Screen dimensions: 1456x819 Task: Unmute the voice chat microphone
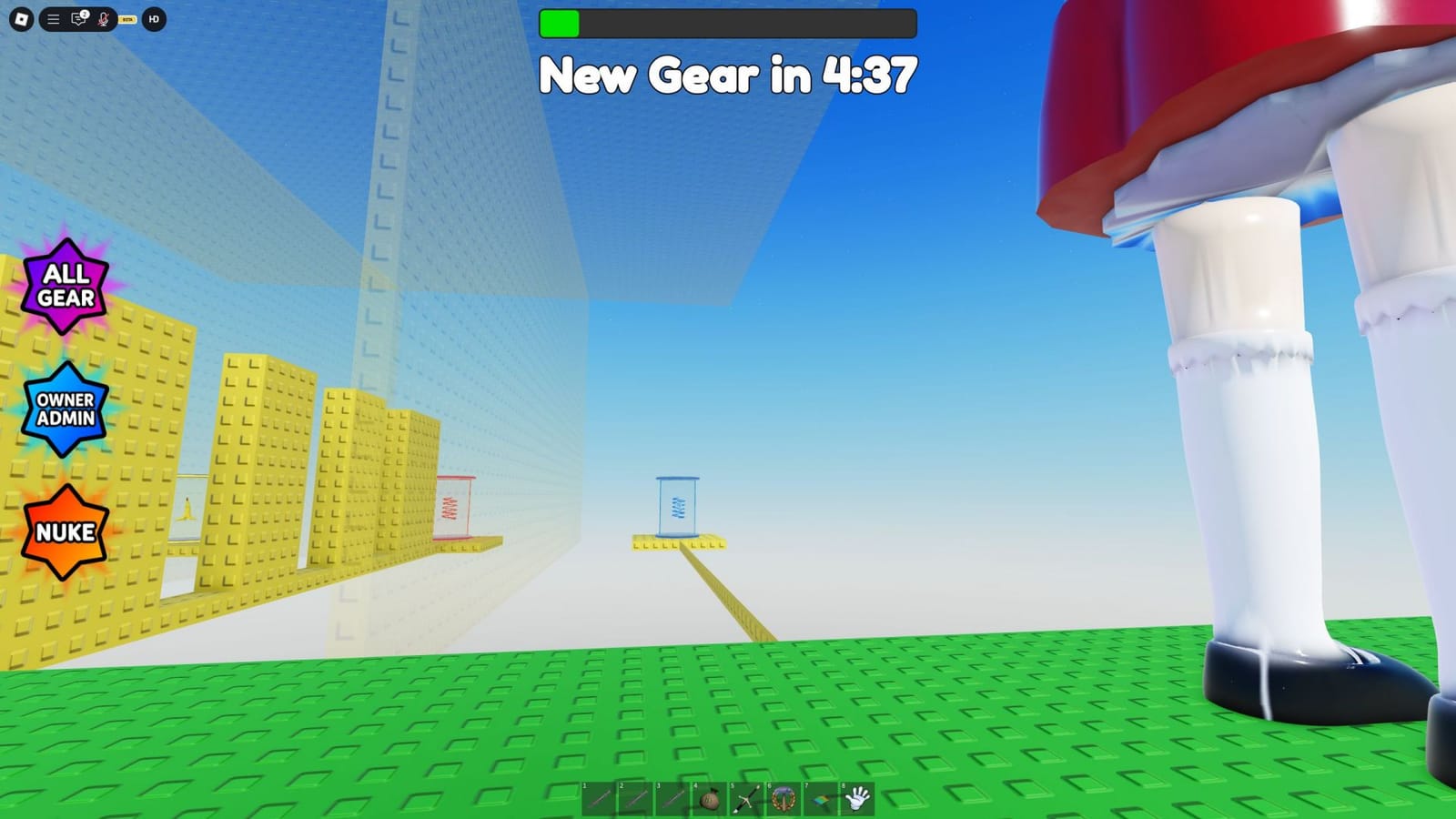pos(103,19)
